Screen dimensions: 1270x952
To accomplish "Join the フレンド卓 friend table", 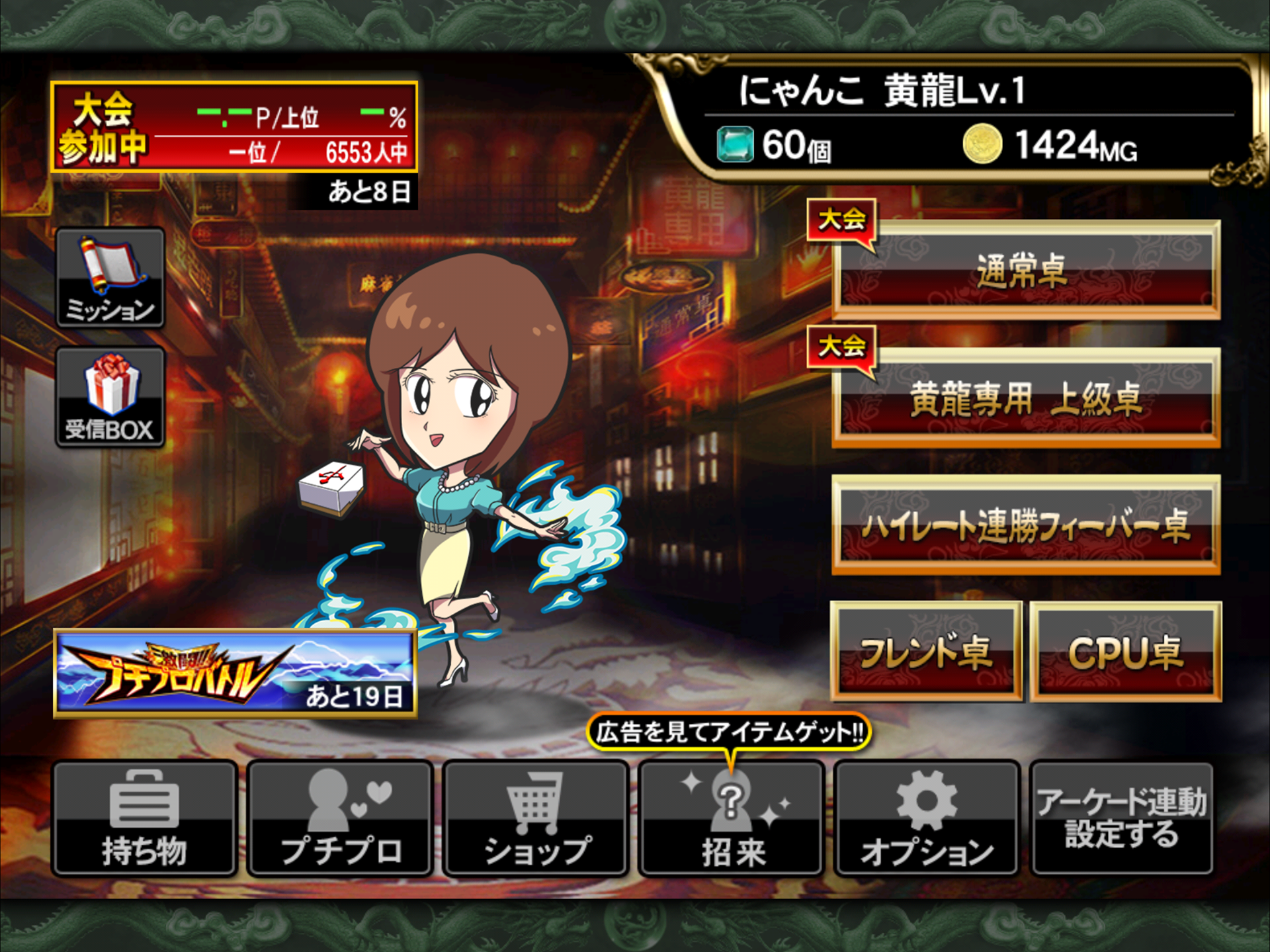I will pos(926,652).
